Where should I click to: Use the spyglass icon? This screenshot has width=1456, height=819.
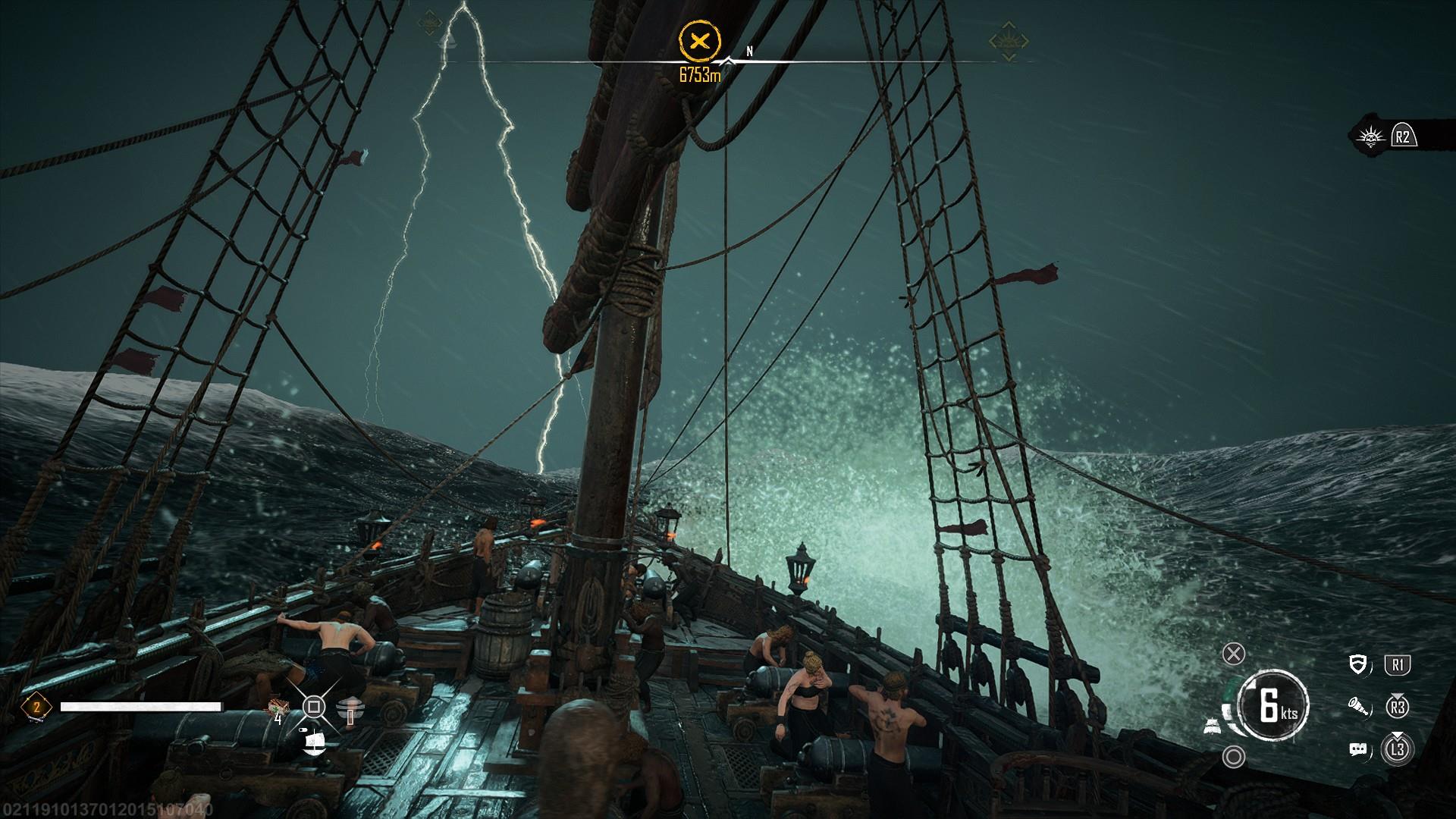click(x=1357, y=708)
